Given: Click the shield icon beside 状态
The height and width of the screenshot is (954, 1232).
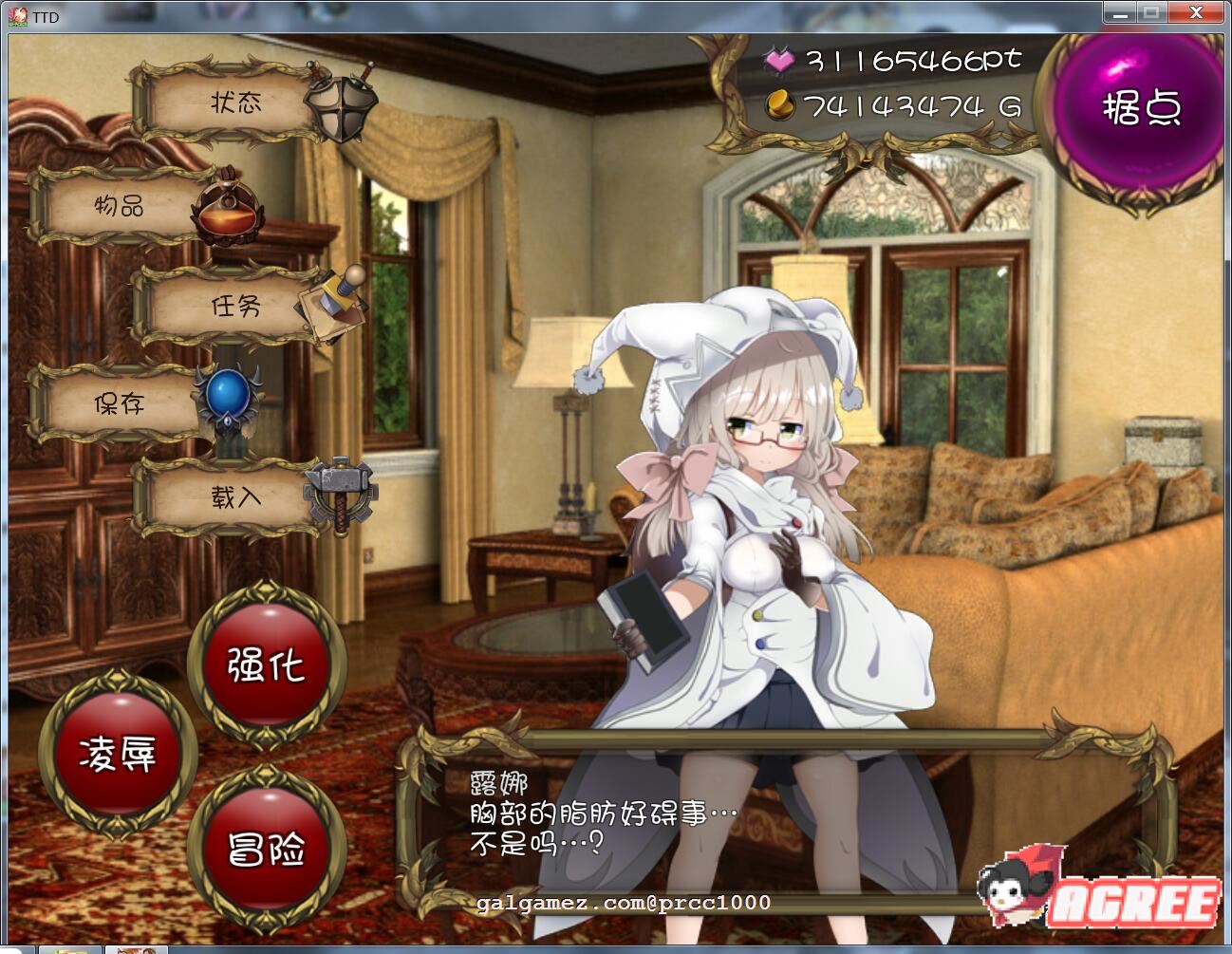Looking at the screenshot, I should [x=339, y=105].
